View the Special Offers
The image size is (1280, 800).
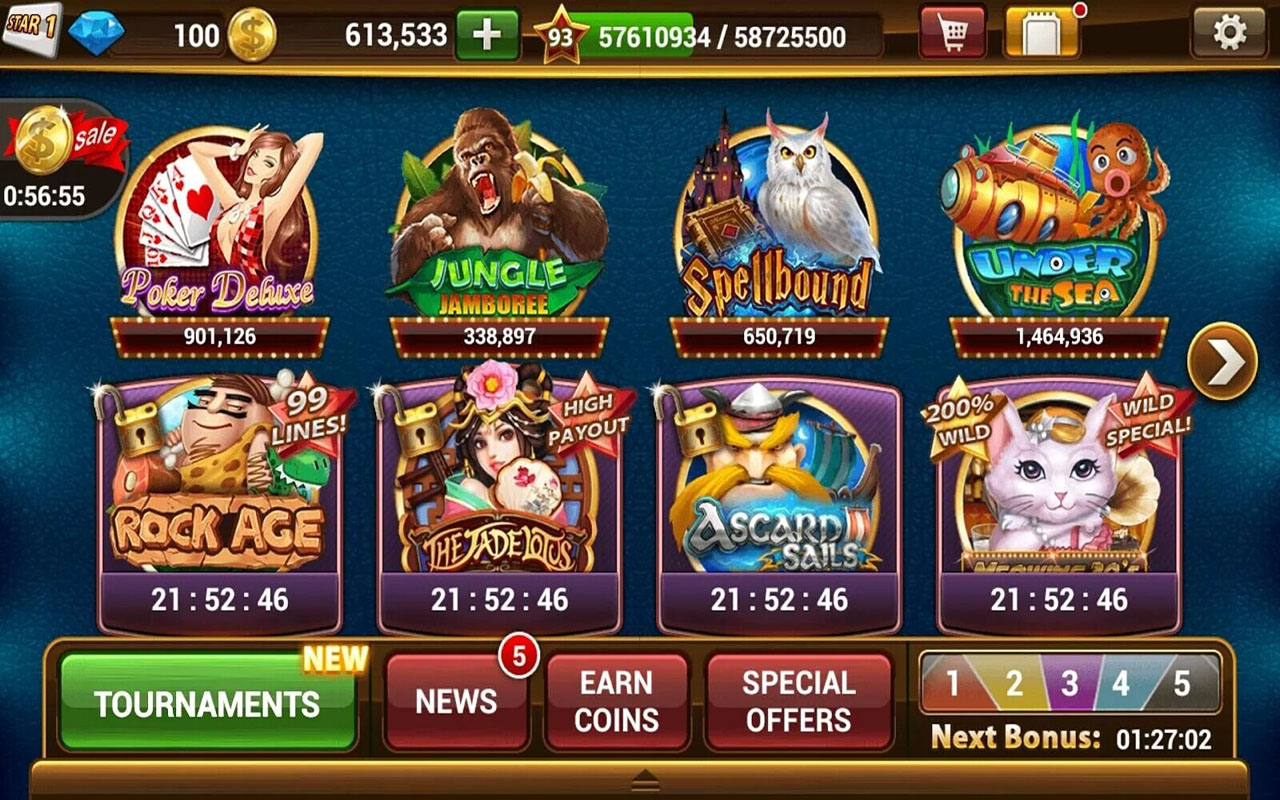point(798,702)
